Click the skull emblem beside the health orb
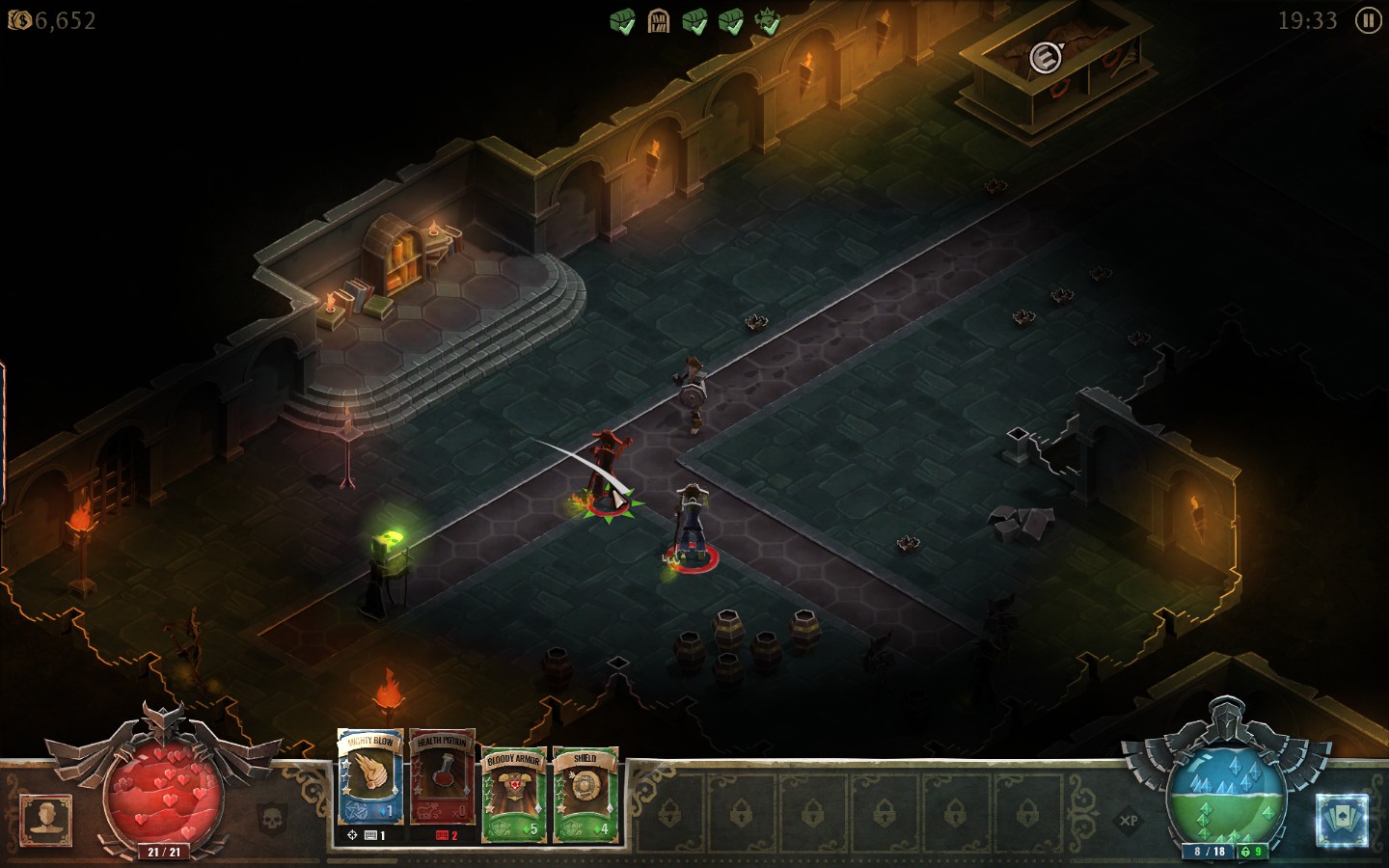This screenshot has height=868, width=1389. point(273,820)
